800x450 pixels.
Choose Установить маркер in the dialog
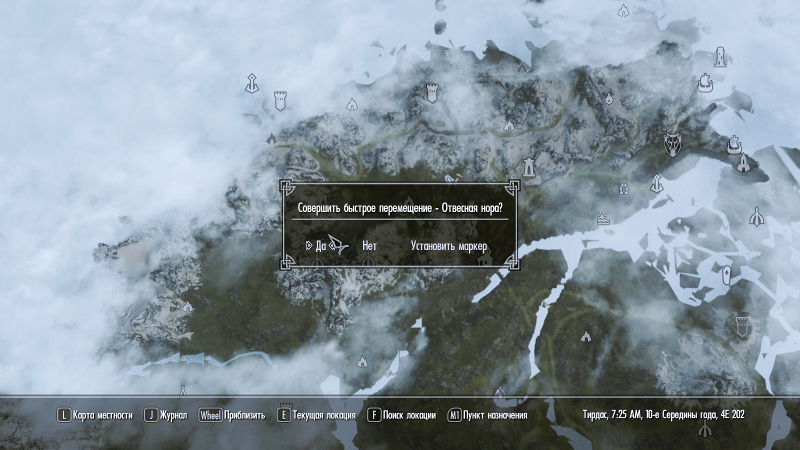(x=450, y=244)
